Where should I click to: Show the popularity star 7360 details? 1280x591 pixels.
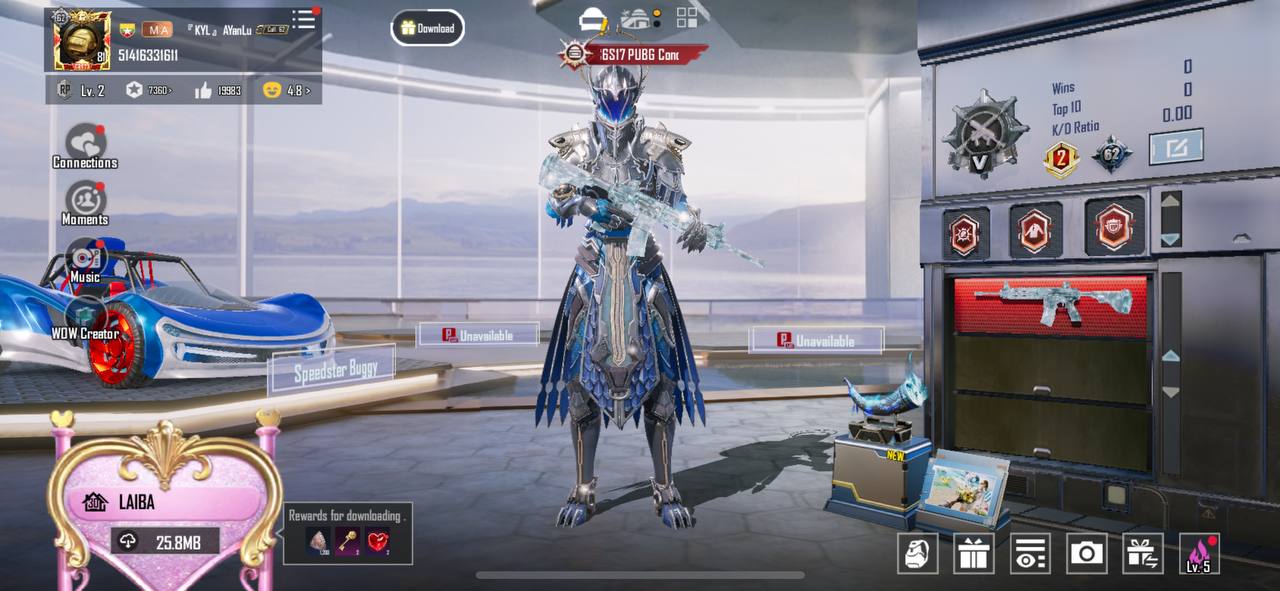pos(148,90)
